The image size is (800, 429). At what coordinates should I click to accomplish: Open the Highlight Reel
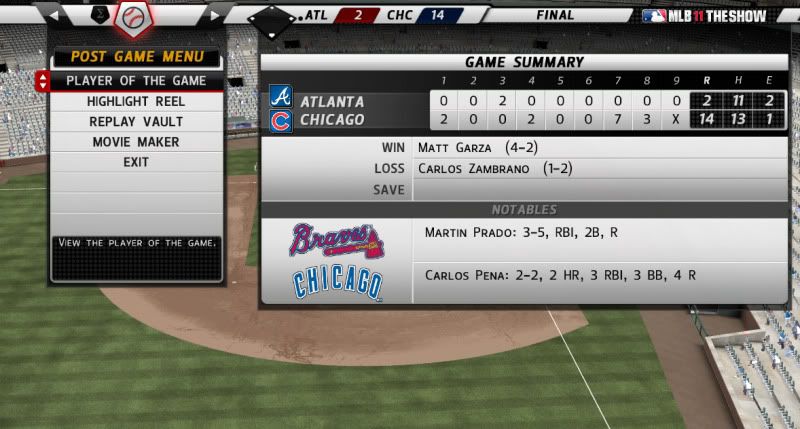point(136,101)
